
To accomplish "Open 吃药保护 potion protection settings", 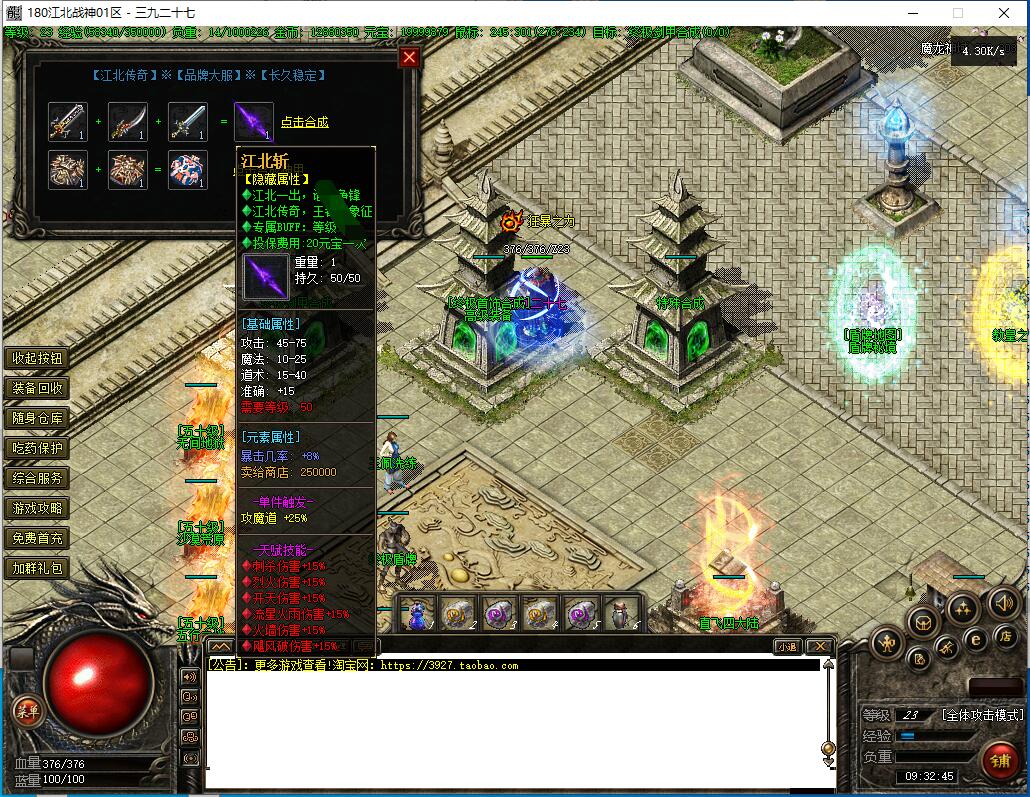I will [x=38, y=448].
